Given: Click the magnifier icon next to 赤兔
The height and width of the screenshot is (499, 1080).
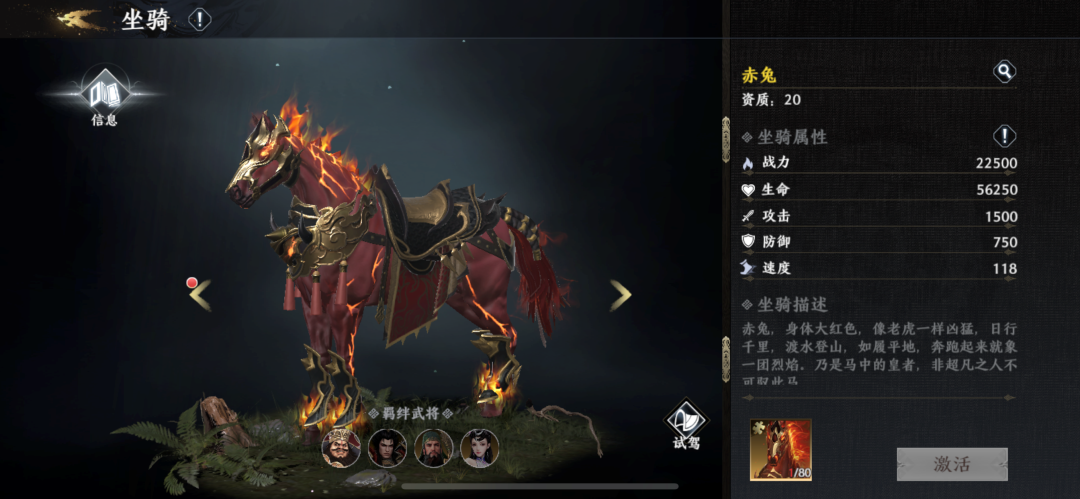Looking at the screenshot, I should (x=1003, y=72).
